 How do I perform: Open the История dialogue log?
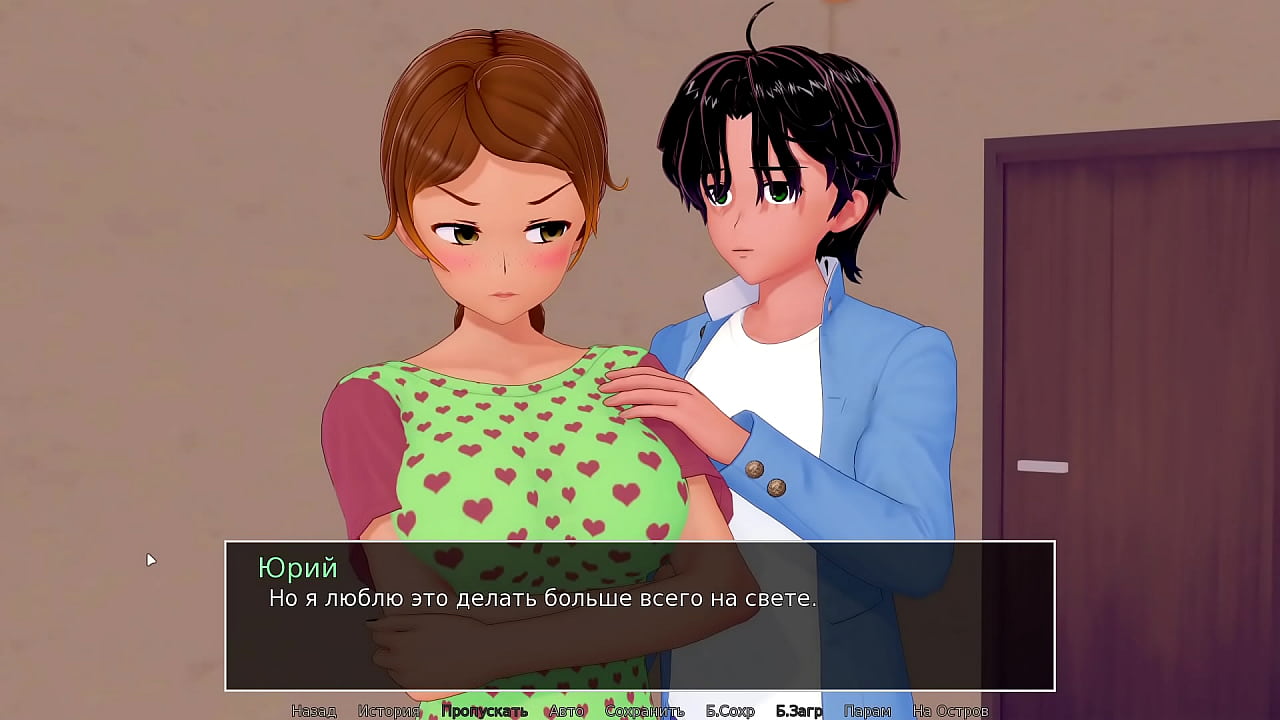pos(388,711)
